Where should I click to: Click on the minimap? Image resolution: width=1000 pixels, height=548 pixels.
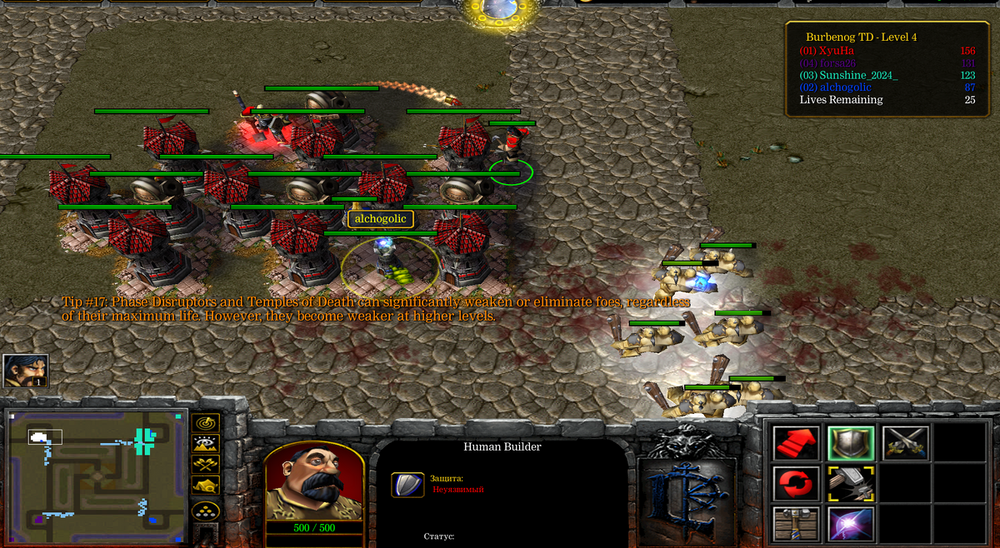97,470
